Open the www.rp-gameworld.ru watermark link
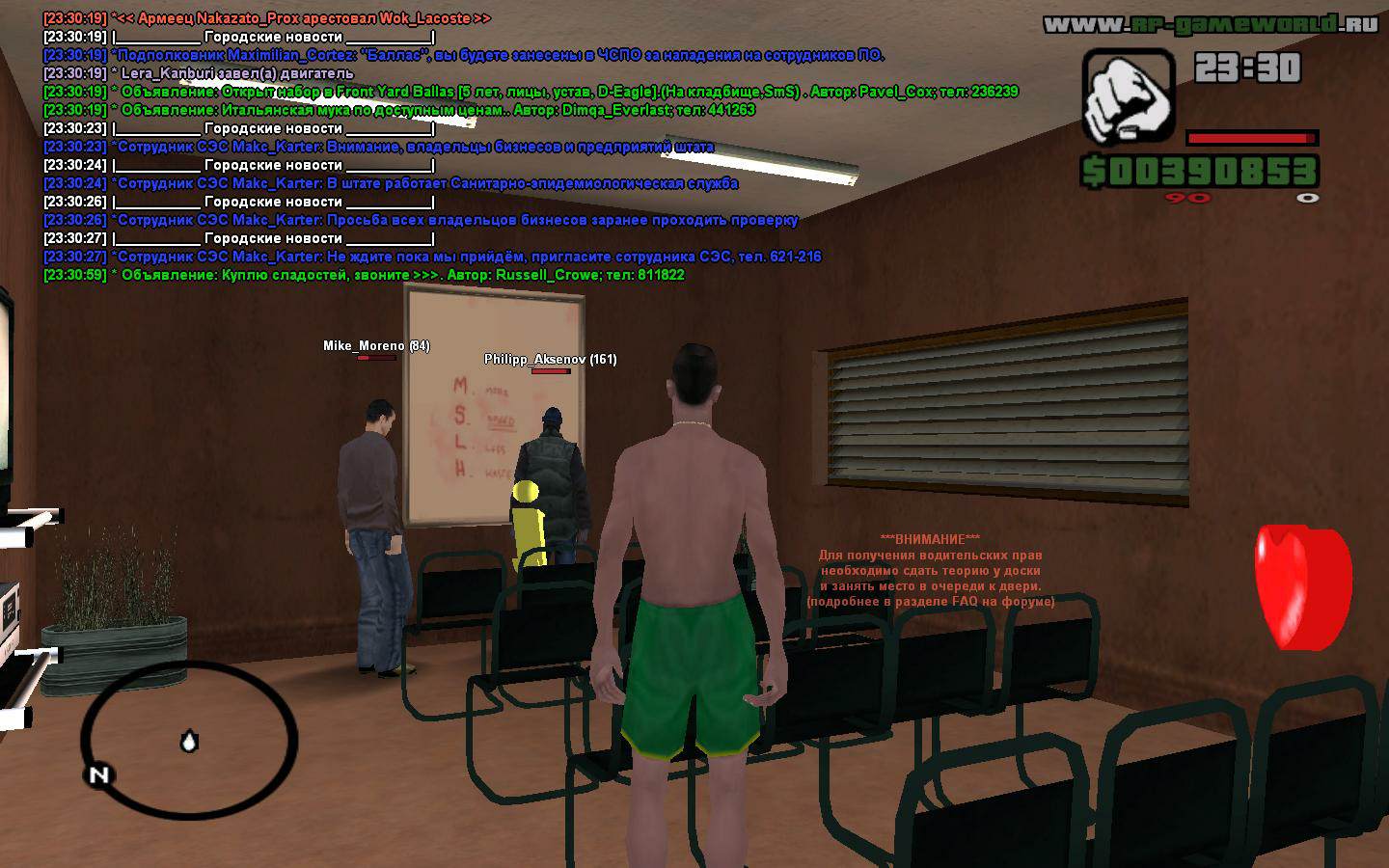Image resolution: width=1389 pixels, height=868 pixels. pos(1211,24)
